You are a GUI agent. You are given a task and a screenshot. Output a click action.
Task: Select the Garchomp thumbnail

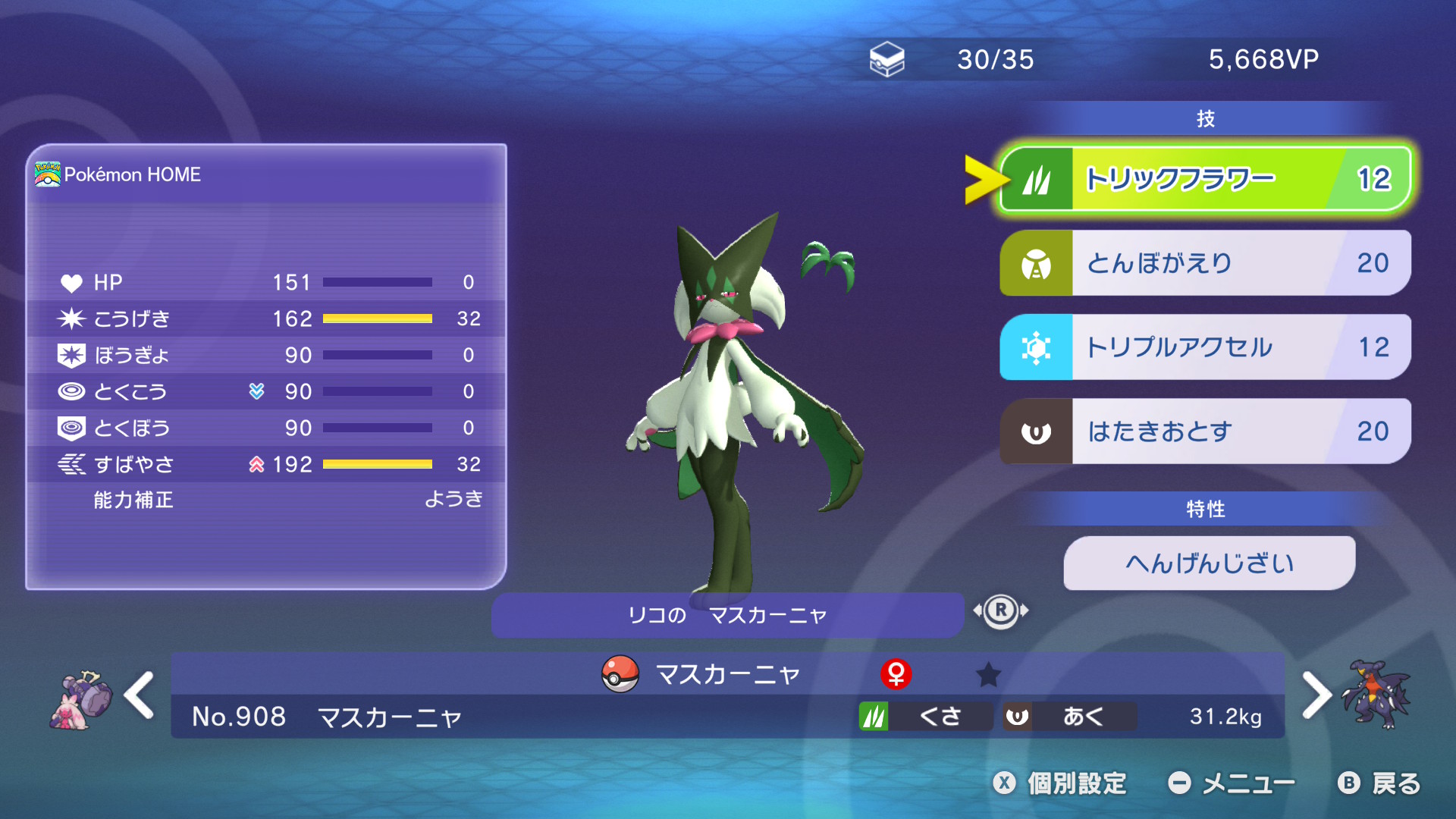click(x=1376, y=695)
